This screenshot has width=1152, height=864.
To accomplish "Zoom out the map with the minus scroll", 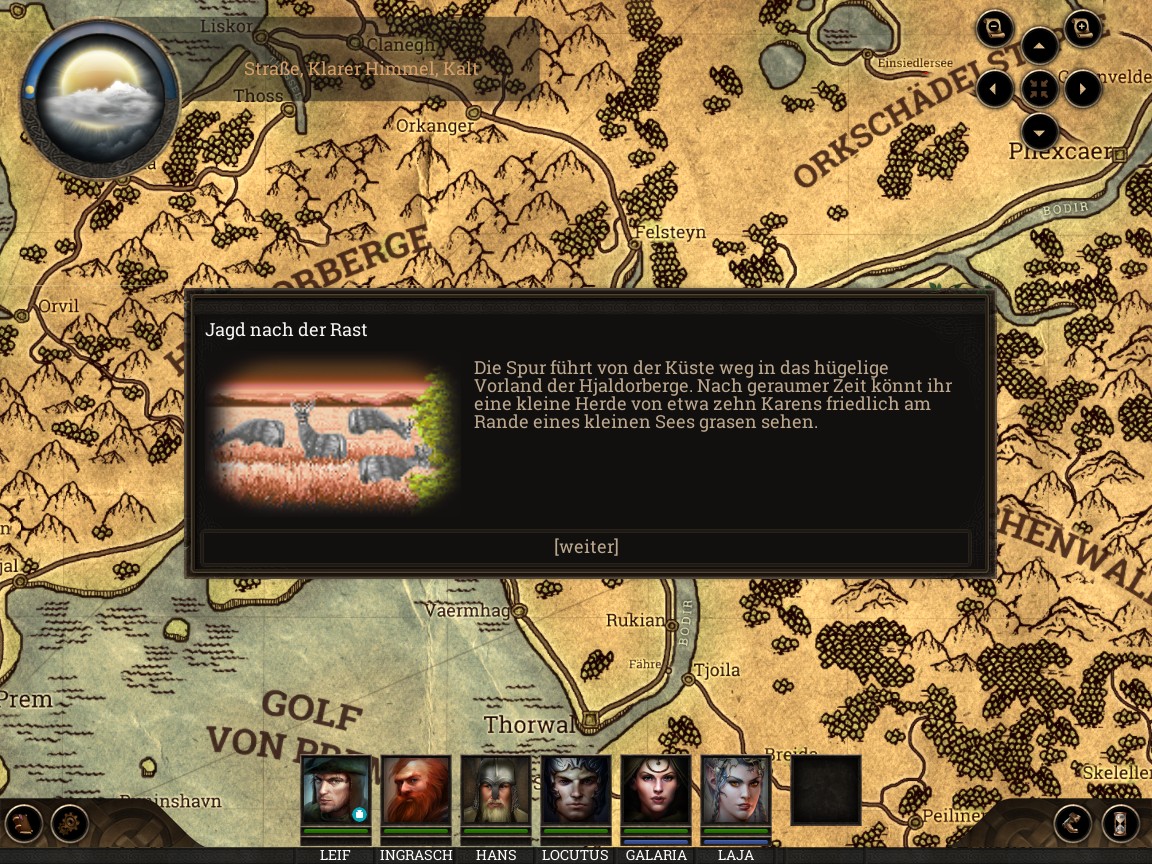I will 995,29.
